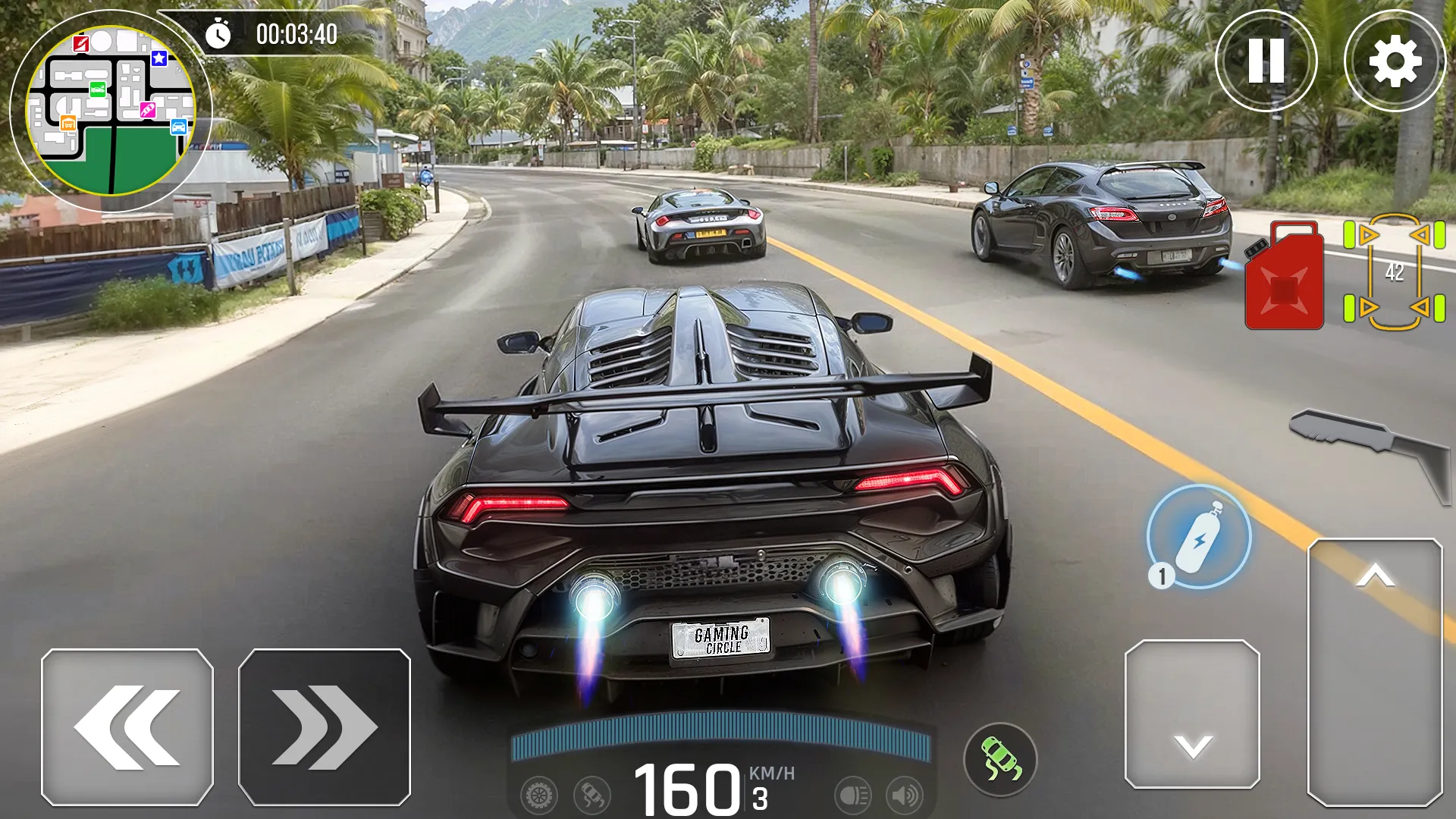
Task: Open the gear settings menu
Action: tap(1395, 61)
